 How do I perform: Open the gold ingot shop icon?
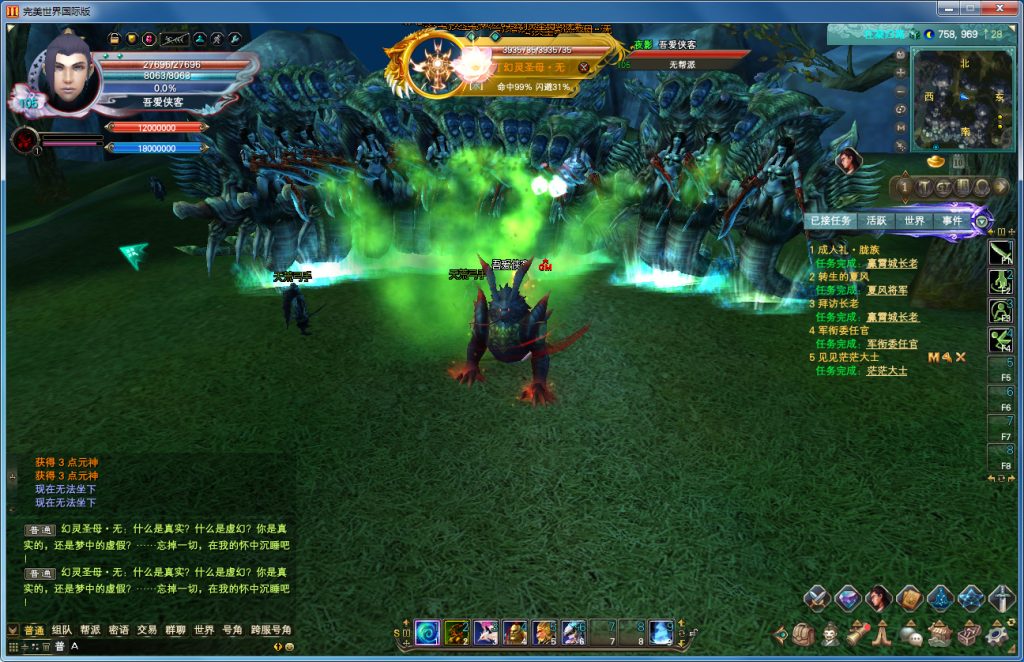[936, 160]
